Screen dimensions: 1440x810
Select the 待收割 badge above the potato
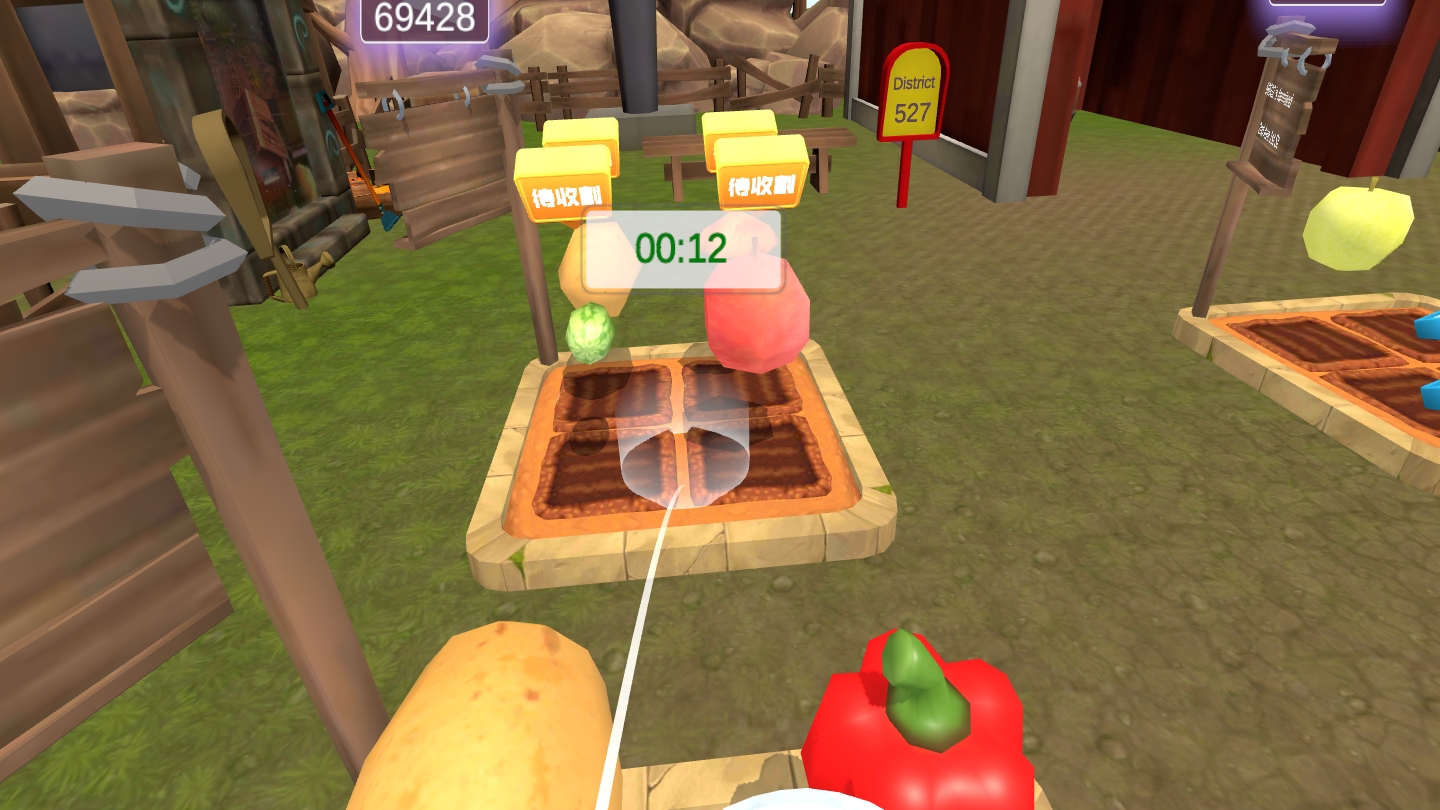click(562, 190)
